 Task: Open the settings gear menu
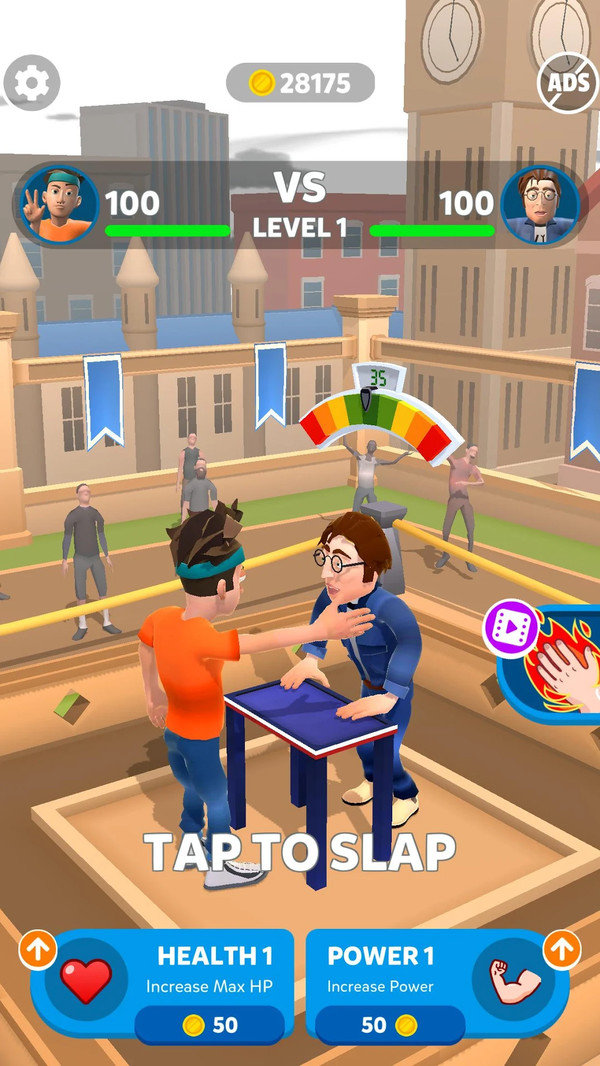click(31, 83)
